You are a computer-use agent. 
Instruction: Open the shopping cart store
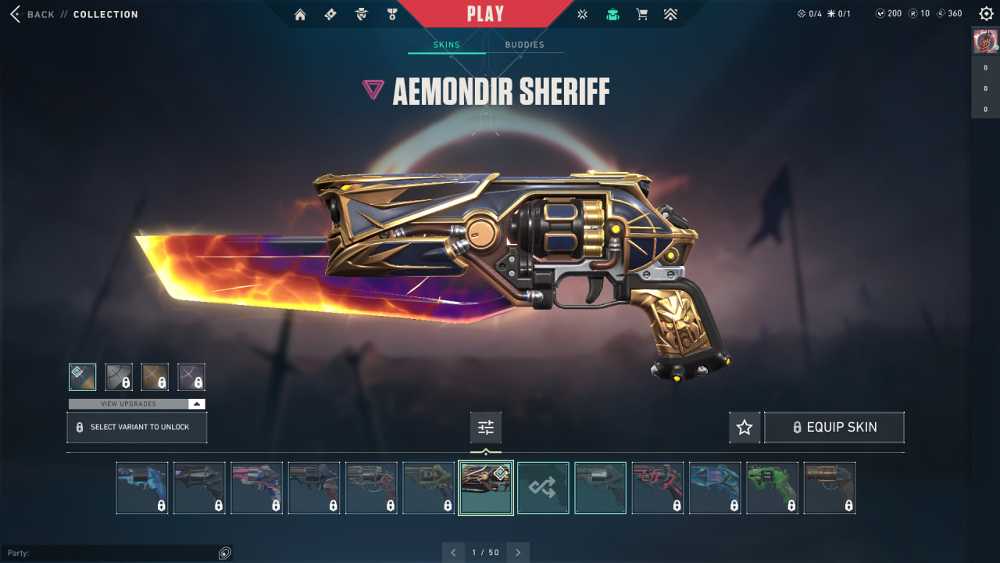pyautogui.click(x=642, y=15)
